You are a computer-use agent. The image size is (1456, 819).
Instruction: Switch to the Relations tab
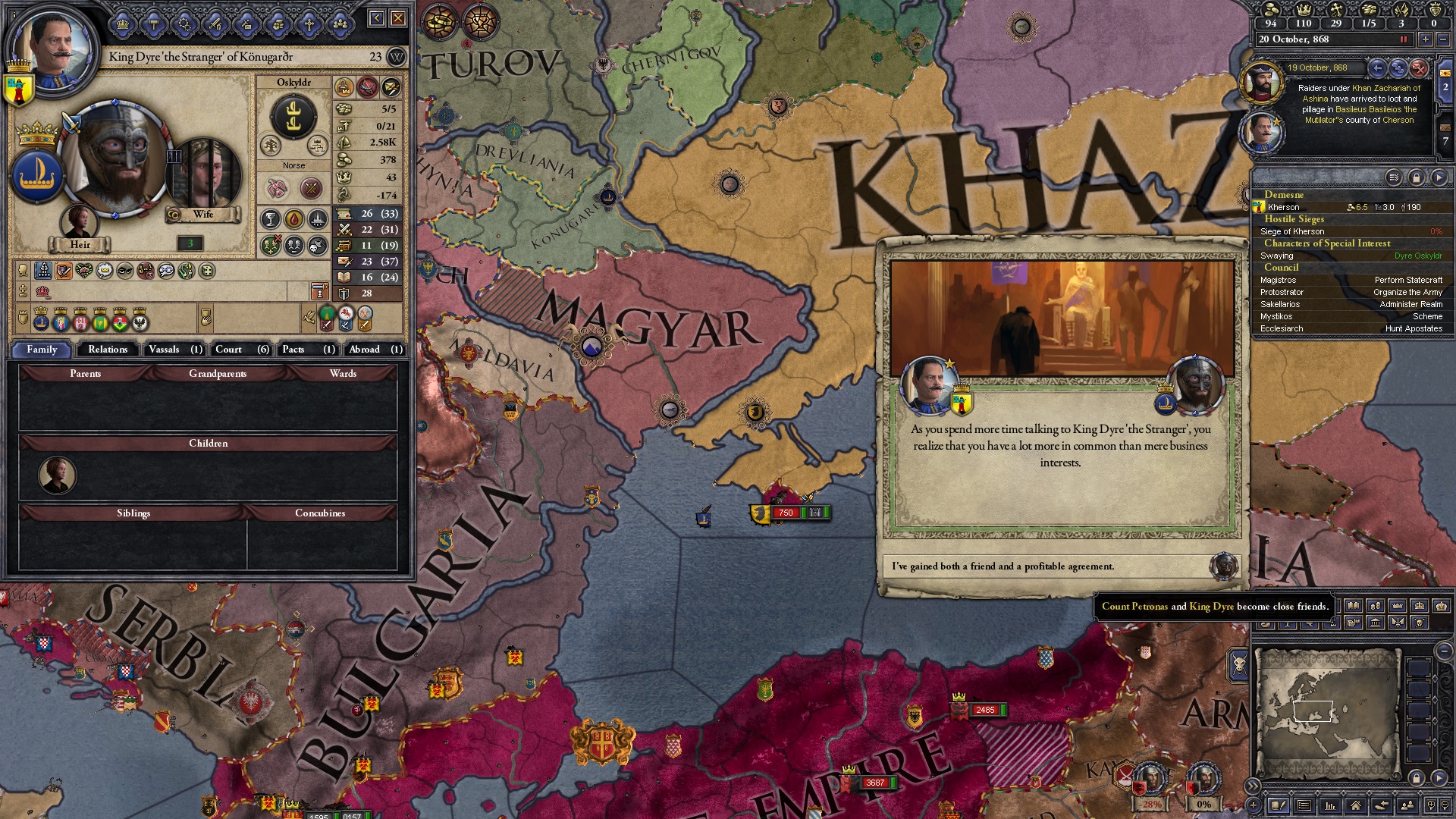click(x=107, y=350)
